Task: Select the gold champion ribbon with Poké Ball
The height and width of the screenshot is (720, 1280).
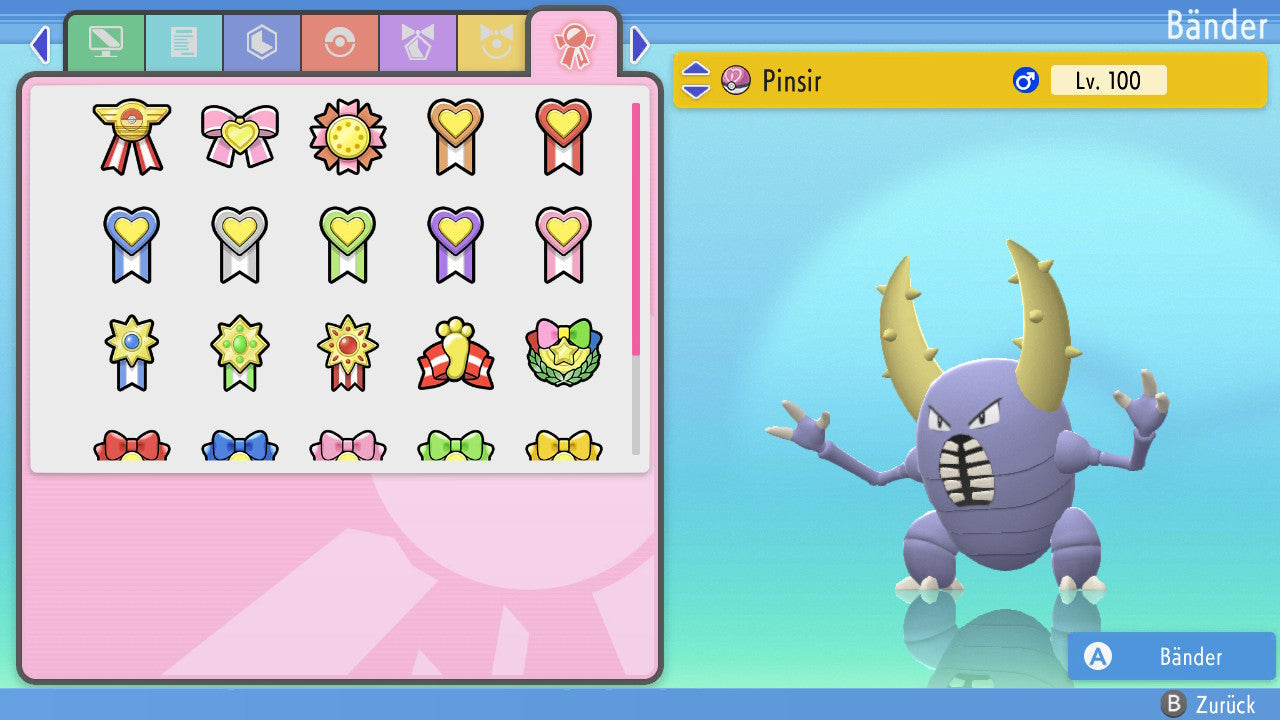Action: 132,136
